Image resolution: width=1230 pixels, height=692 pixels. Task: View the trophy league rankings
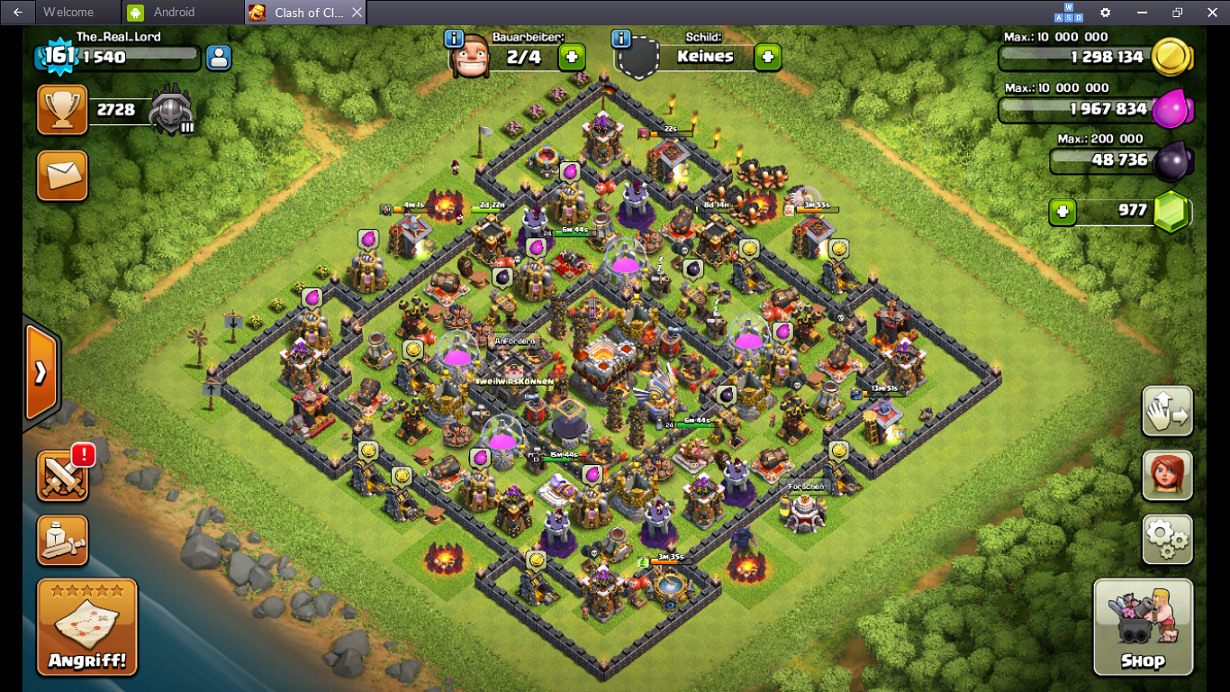(62, 110)
